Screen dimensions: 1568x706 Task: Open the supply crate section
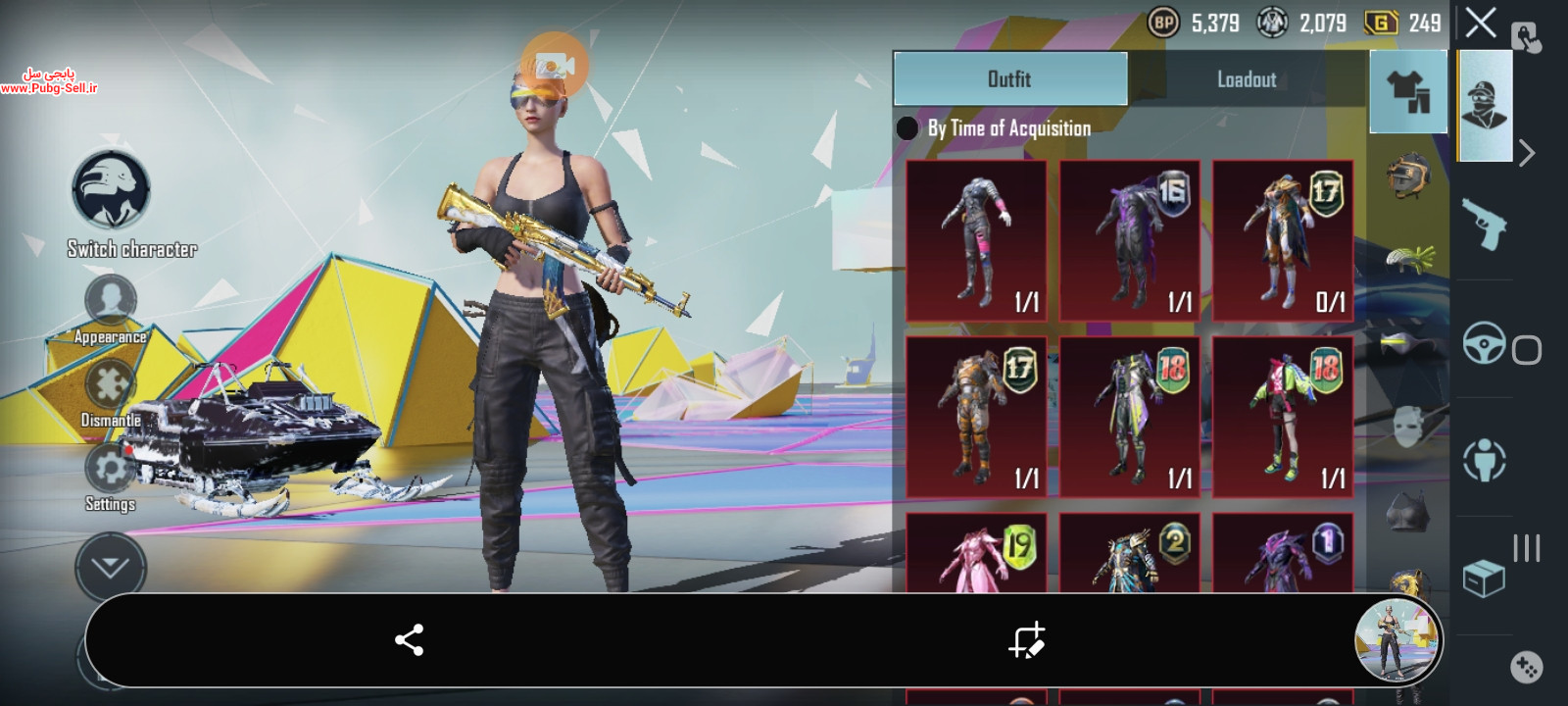(x=1483, y=579)
